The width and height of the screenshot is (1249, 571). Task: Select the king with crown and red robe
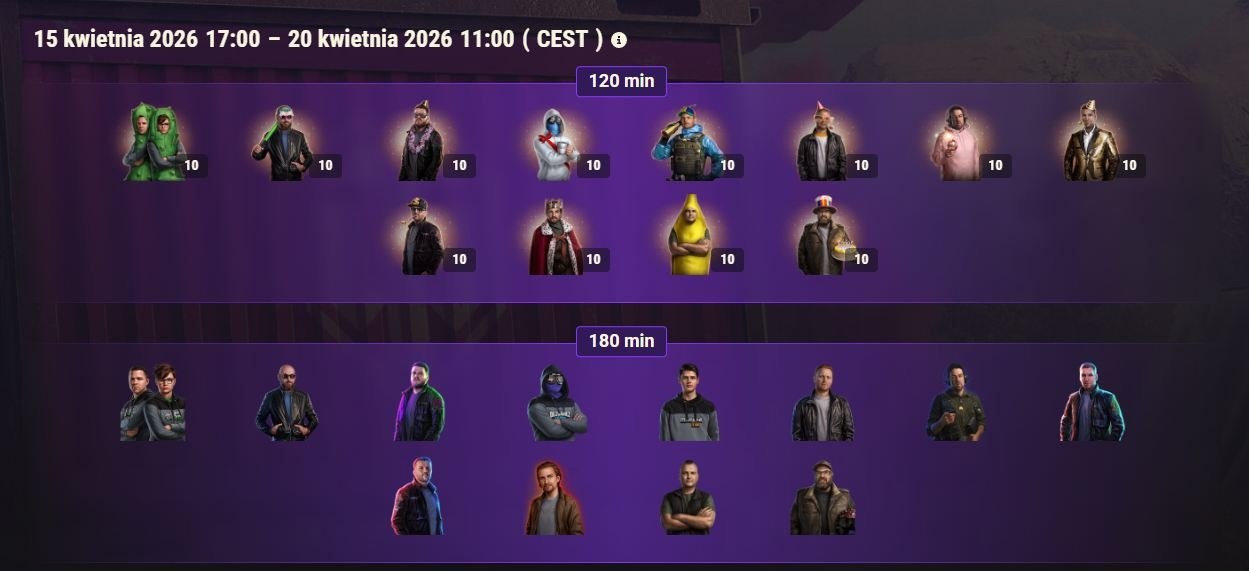pyautogui.click(x=556, y=236)
